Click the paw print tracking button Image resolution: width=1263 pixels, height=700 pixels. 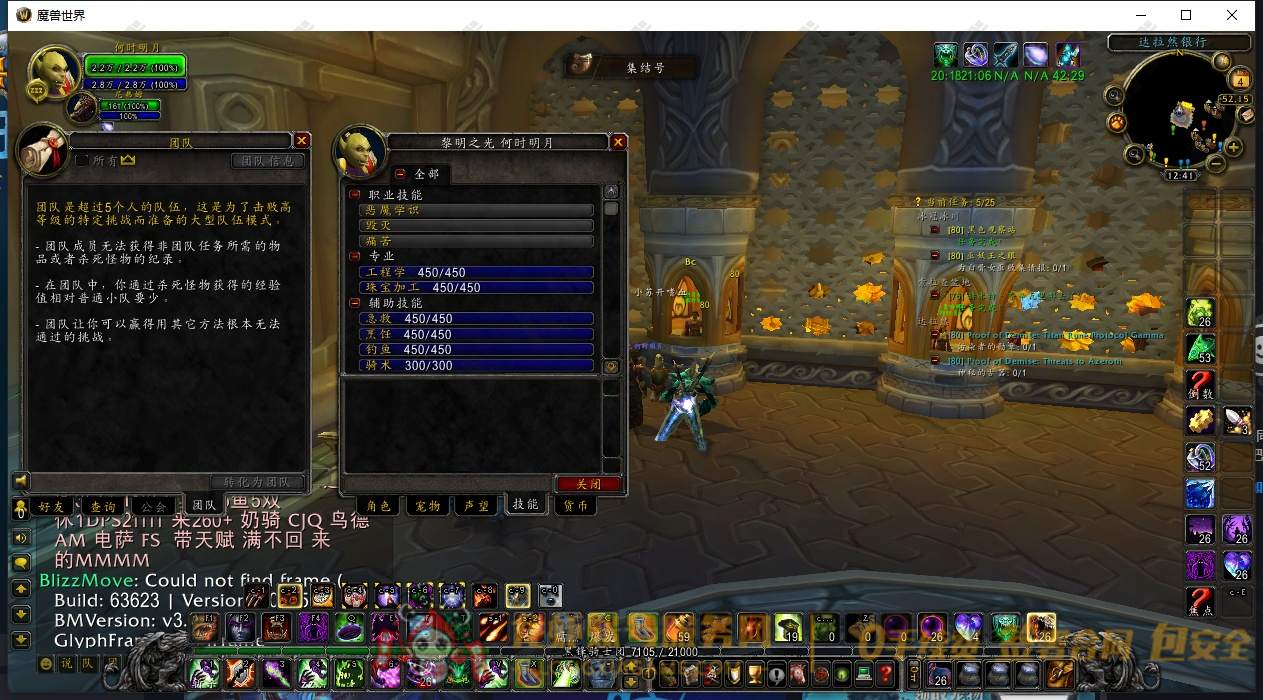click(1117, 122)
